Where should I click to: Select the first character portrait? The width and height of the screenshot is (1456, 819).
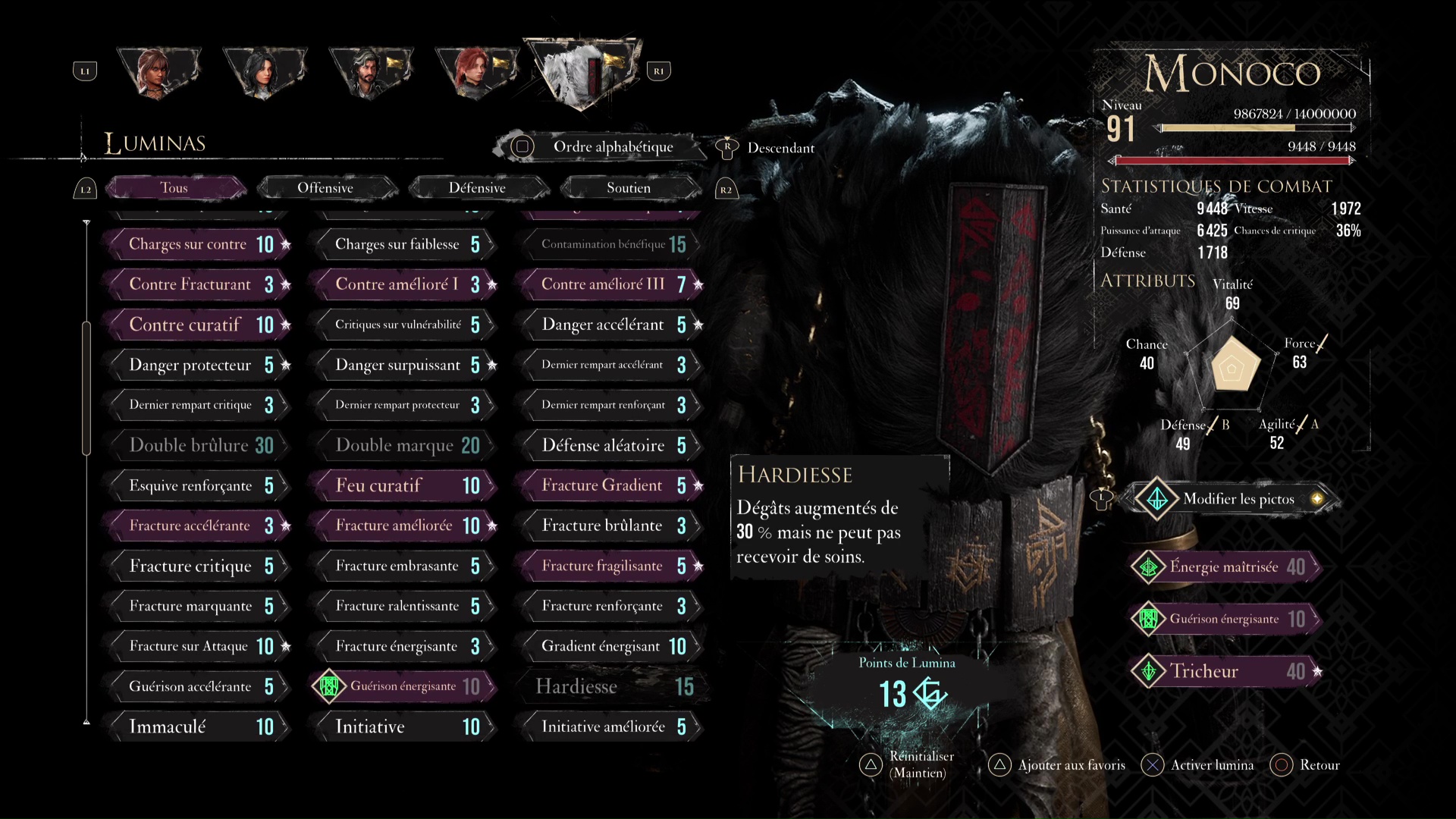pos(158,72)
